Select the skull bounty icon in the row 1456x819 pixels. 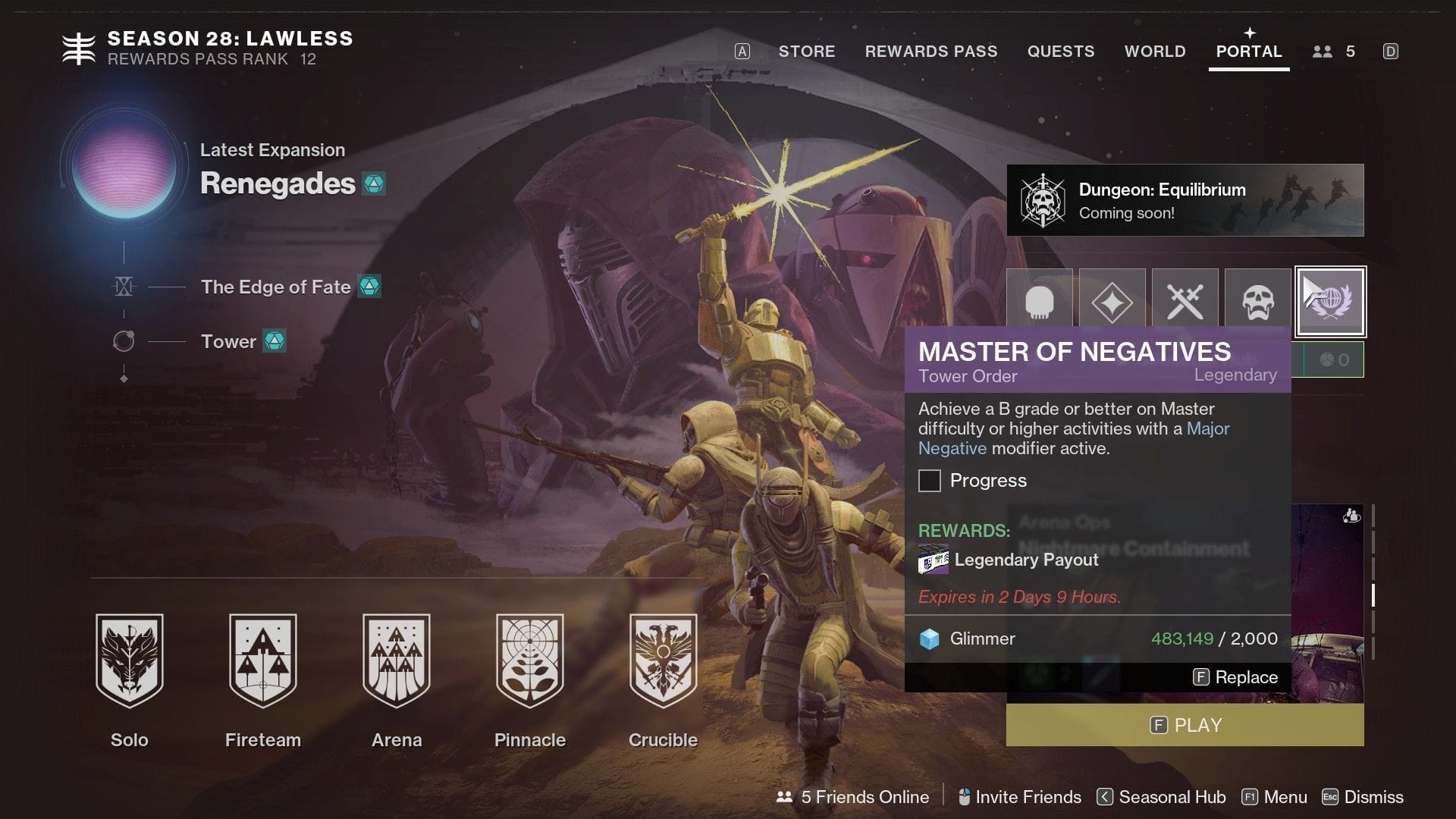(1040, 302)
